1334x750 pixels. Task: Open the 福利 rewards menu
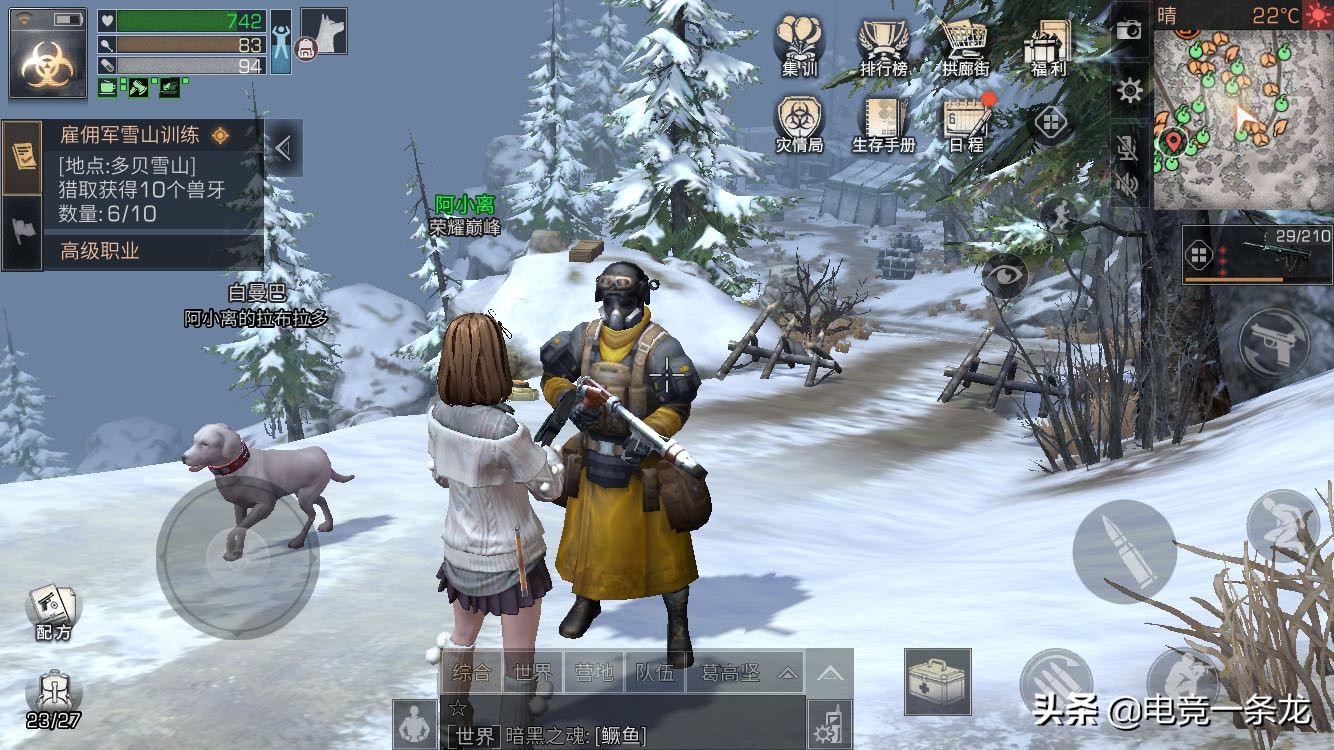pyautogui.click(x=1048, y=45)
